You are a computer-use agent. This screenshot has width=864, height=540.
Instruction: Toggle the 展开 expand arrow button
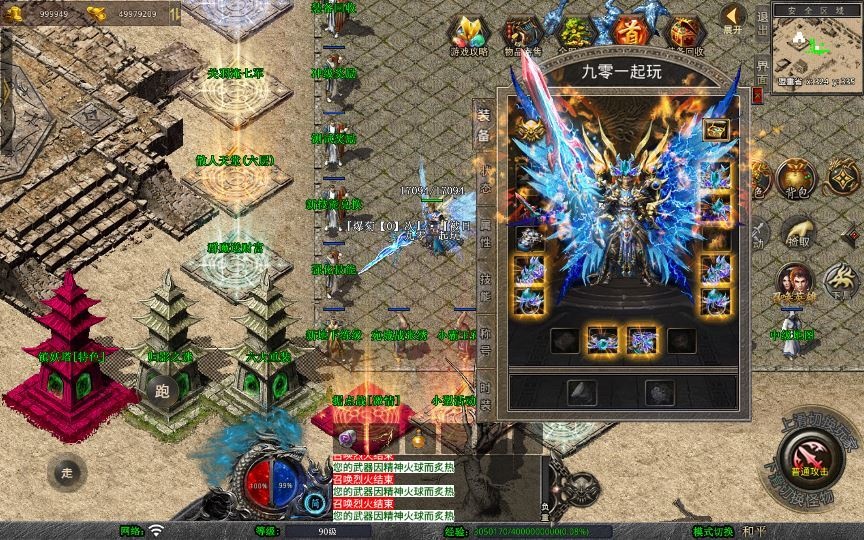[x=733, y=19]
